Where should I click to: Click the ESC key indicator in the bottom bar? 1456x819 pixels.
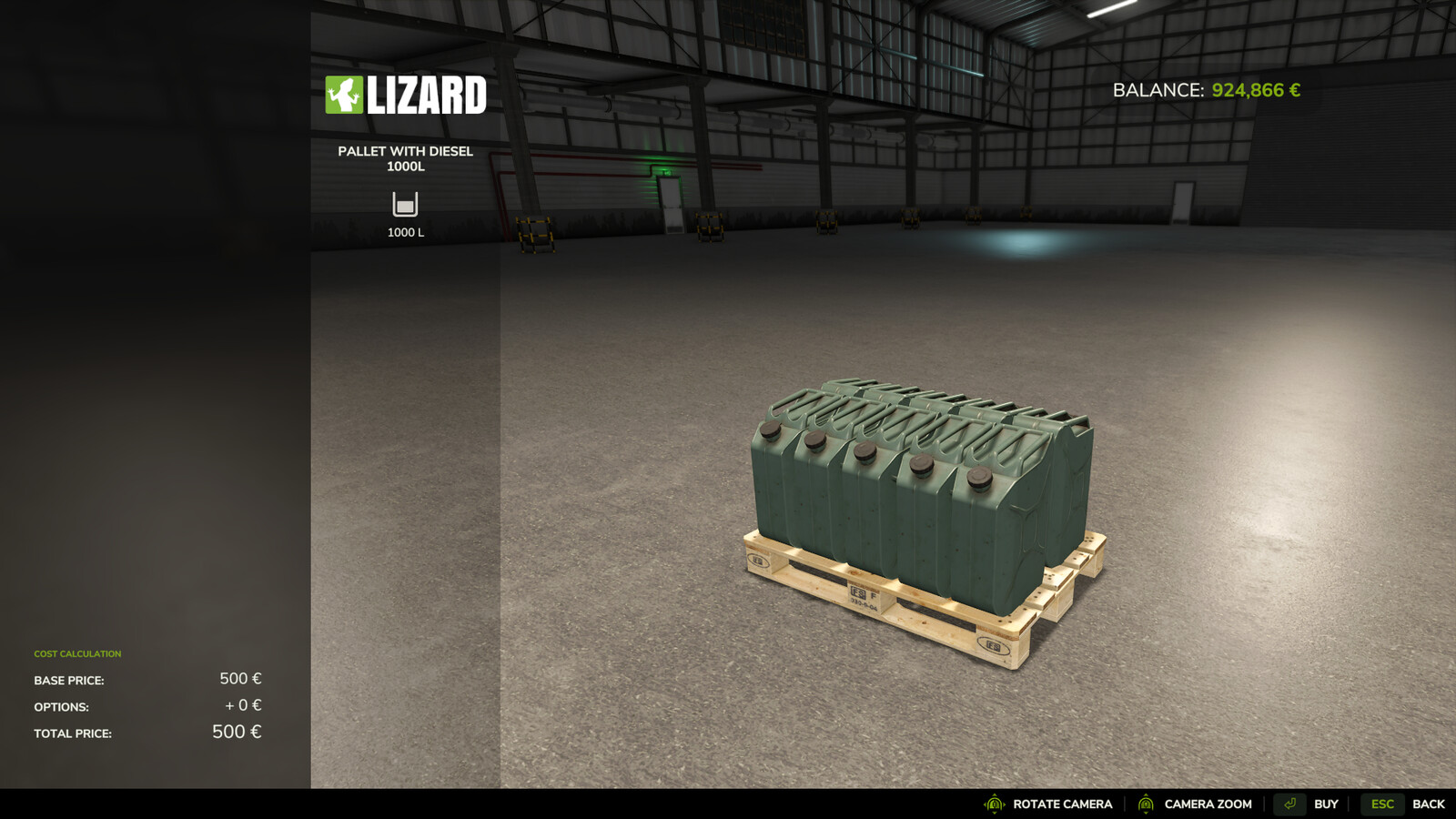pyautogui.click(x=1381, y=804)
